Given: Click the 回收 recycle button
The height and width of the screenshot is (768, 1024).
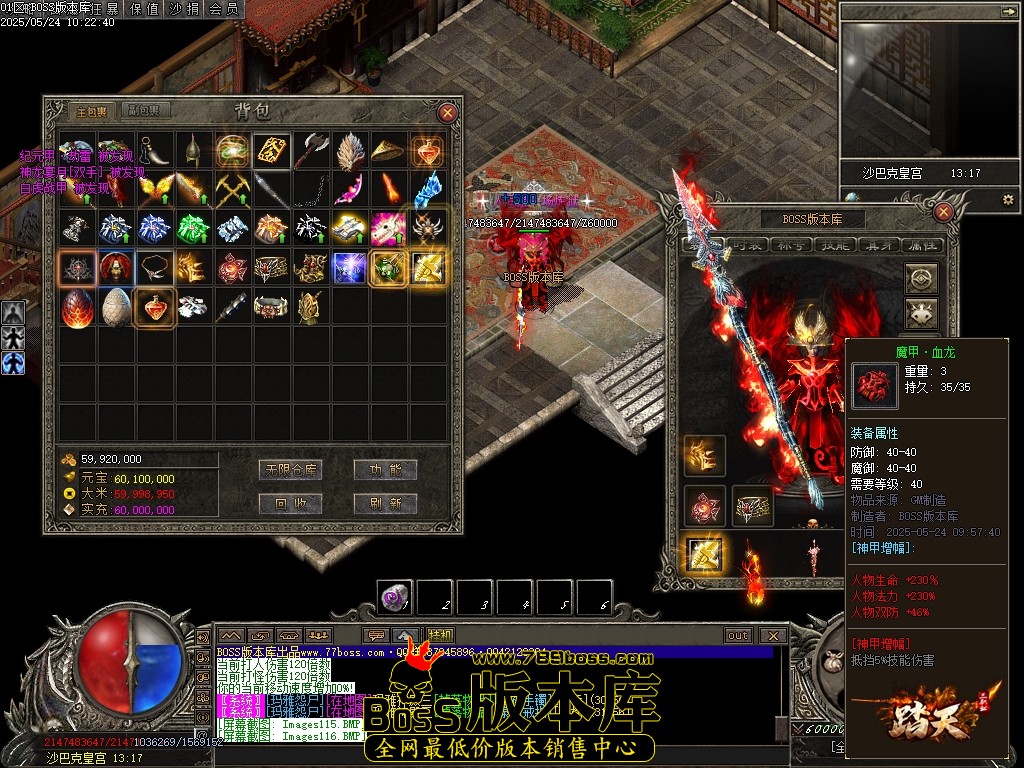Looking at the screenshot, I should click(290, 503).
